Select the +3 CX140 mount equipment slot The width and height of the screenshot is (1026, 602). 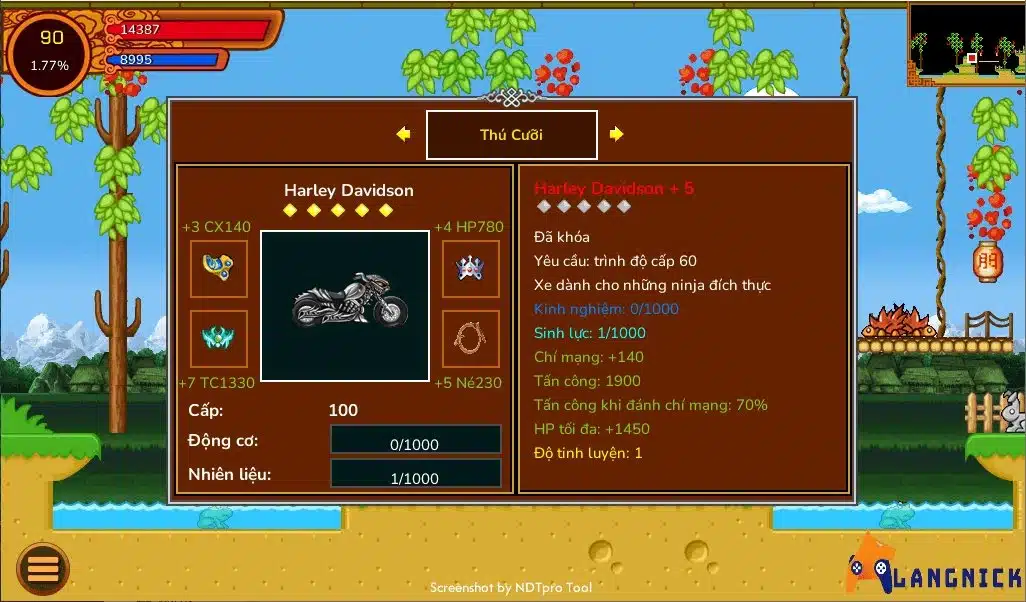pyautogui.click(x=218, y=268)
